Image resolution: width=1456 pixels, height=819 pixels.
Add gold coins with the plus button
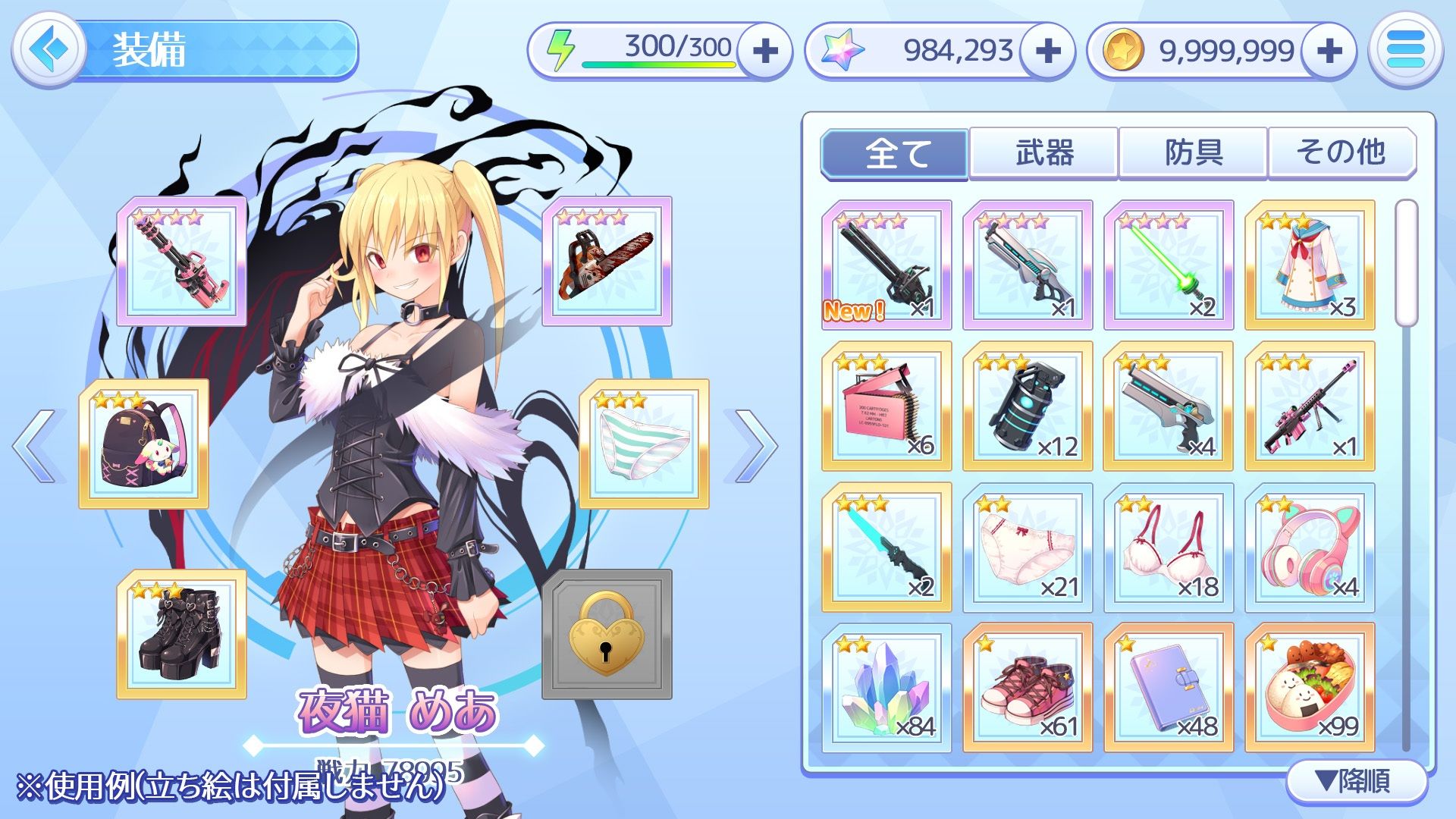(x=1329, y=51)
